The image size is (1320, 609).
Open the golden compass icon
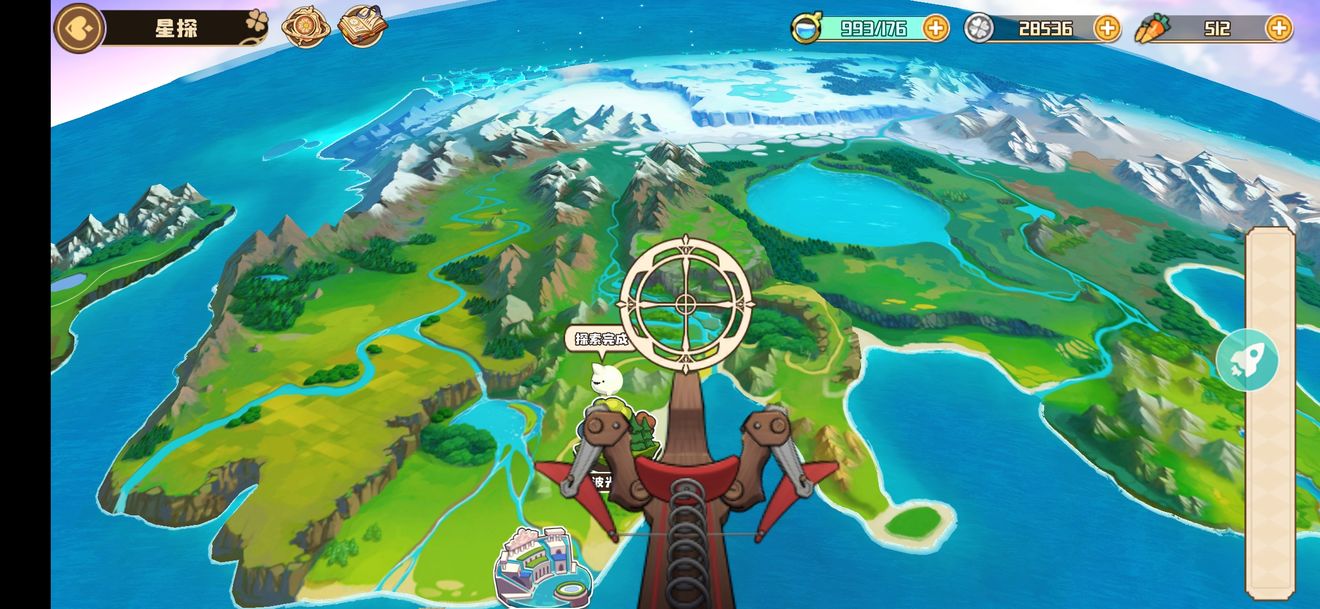coord(305,28)
